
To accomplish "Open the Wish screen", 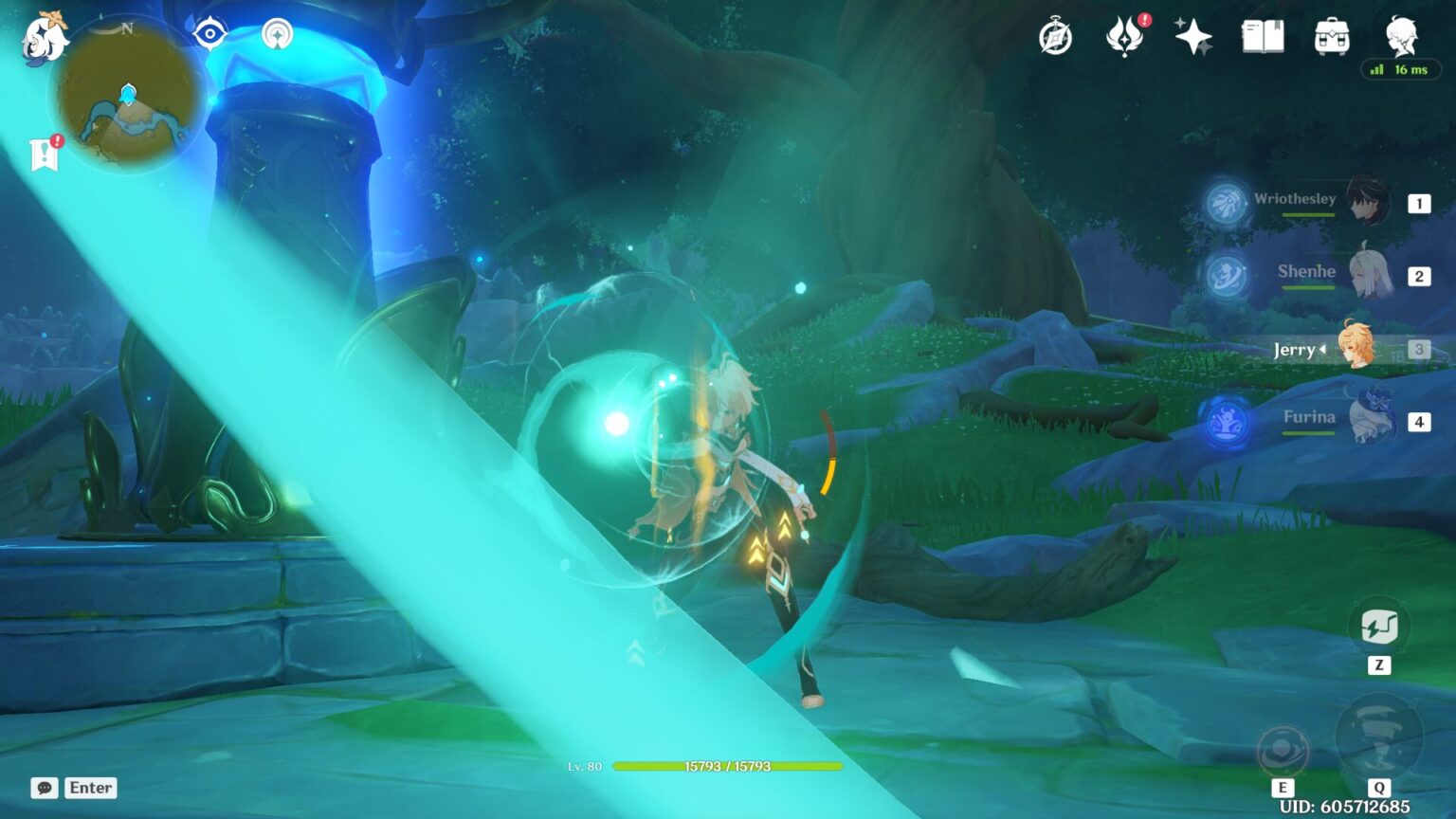I will click(x=1192, y=36).
